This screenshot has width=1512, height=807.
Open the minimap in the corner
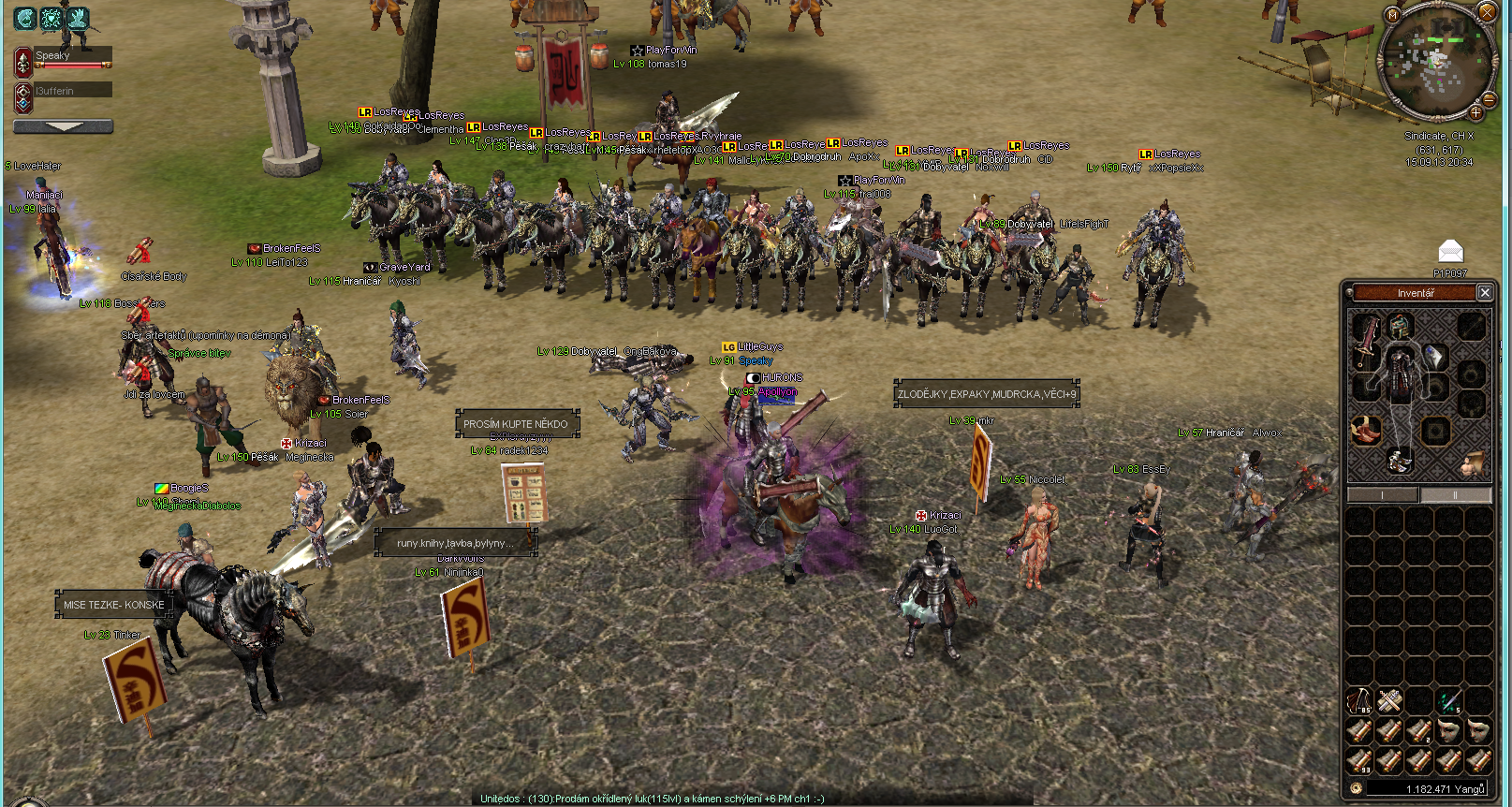(x=1434, y=60)
